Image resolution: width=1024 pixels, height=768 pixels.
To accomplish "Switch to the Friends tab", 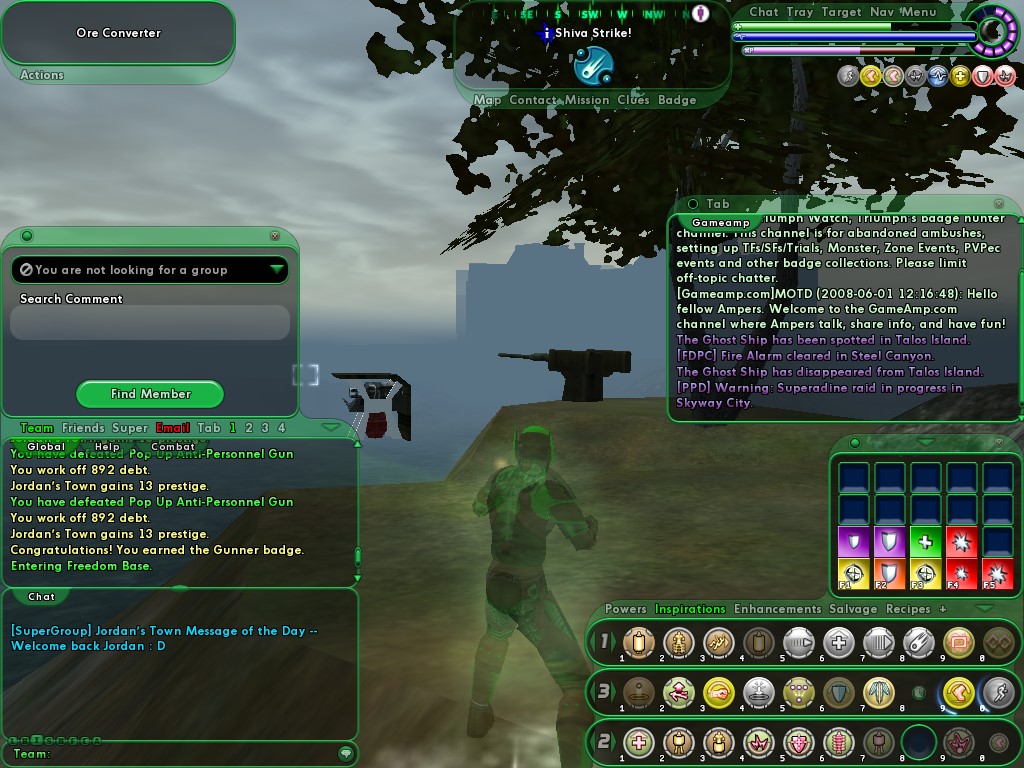I will coord(83,428).
